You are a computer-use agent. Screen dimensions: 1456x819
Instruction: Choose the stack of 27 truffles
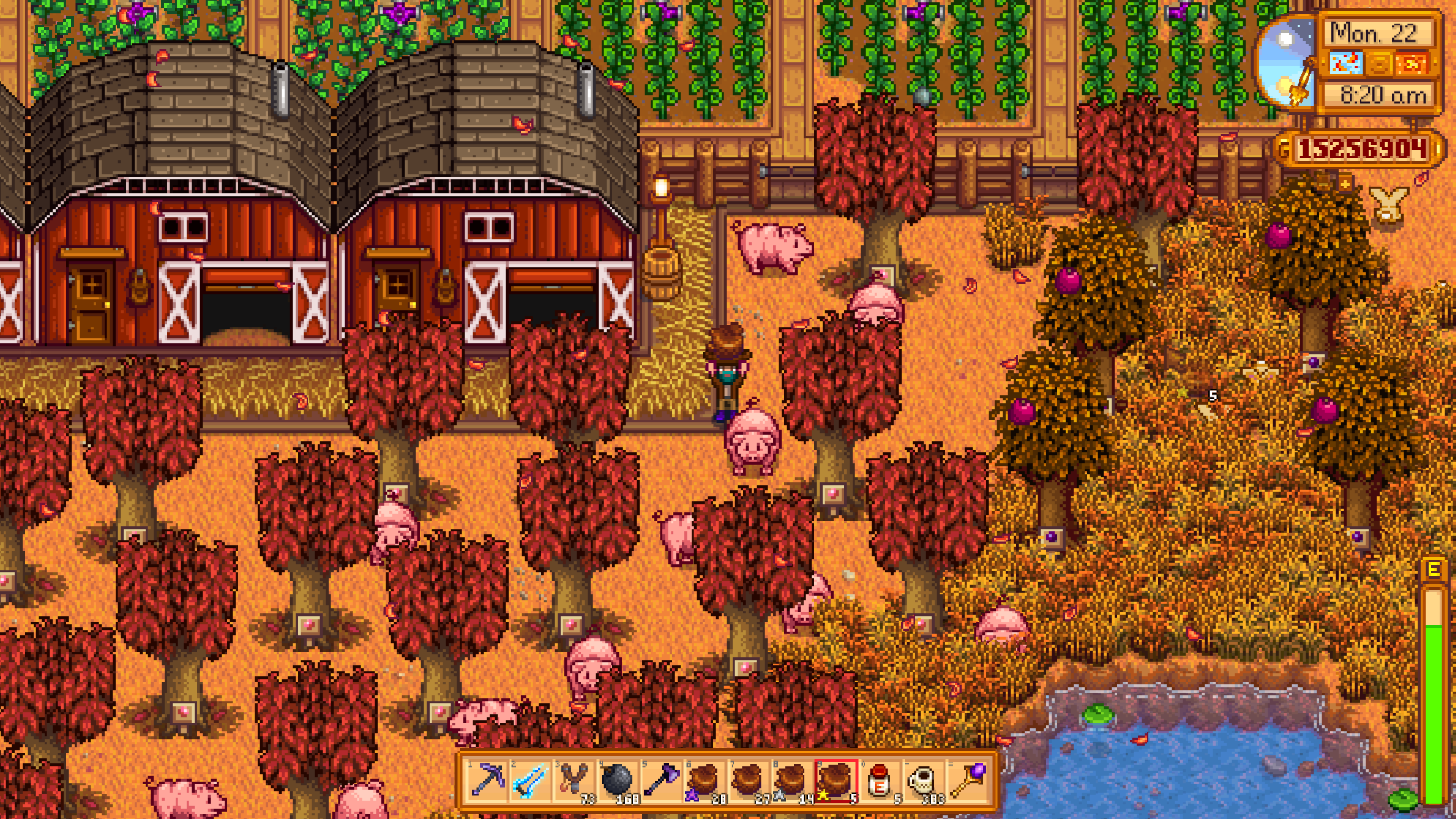[747, 781]
